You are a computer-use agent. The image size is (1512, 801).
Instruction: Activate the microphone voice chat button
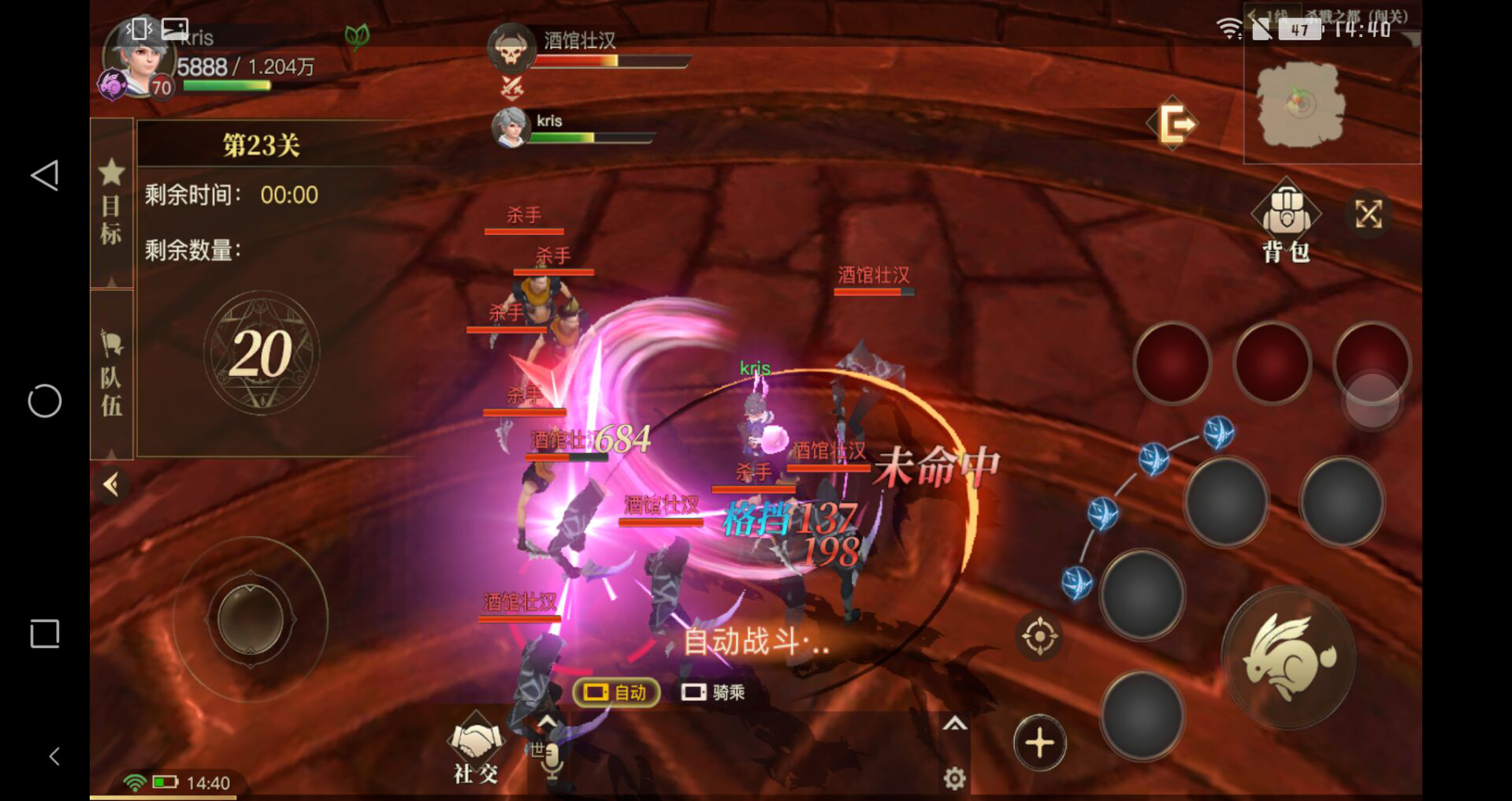pyautogui.click(x=551, y=758)
